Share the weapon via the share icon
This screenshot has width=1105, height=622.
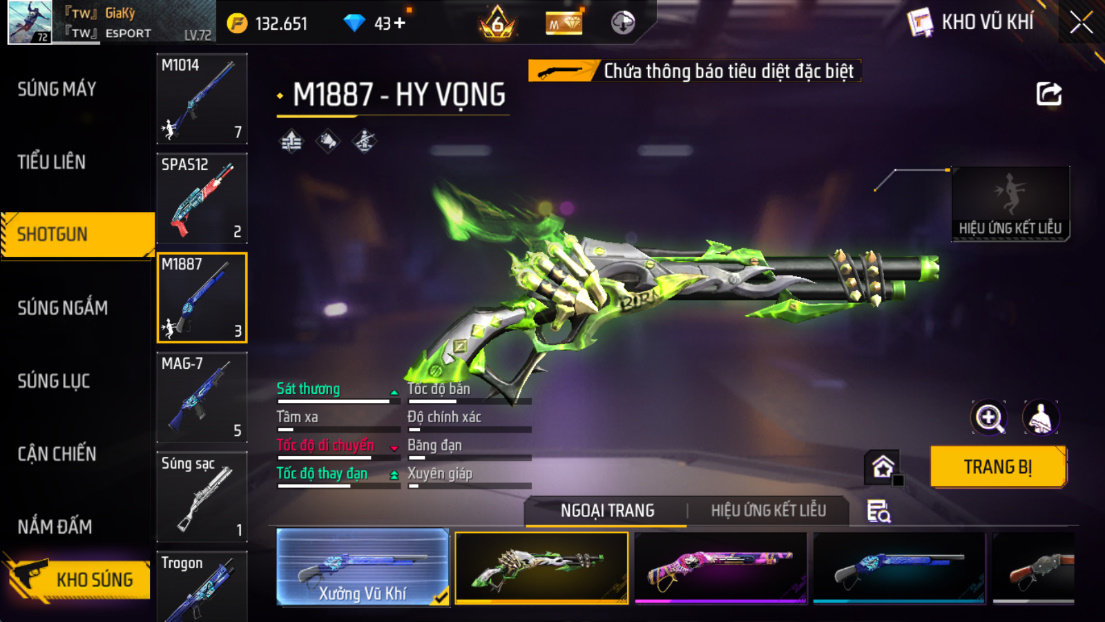point(1049,94)
